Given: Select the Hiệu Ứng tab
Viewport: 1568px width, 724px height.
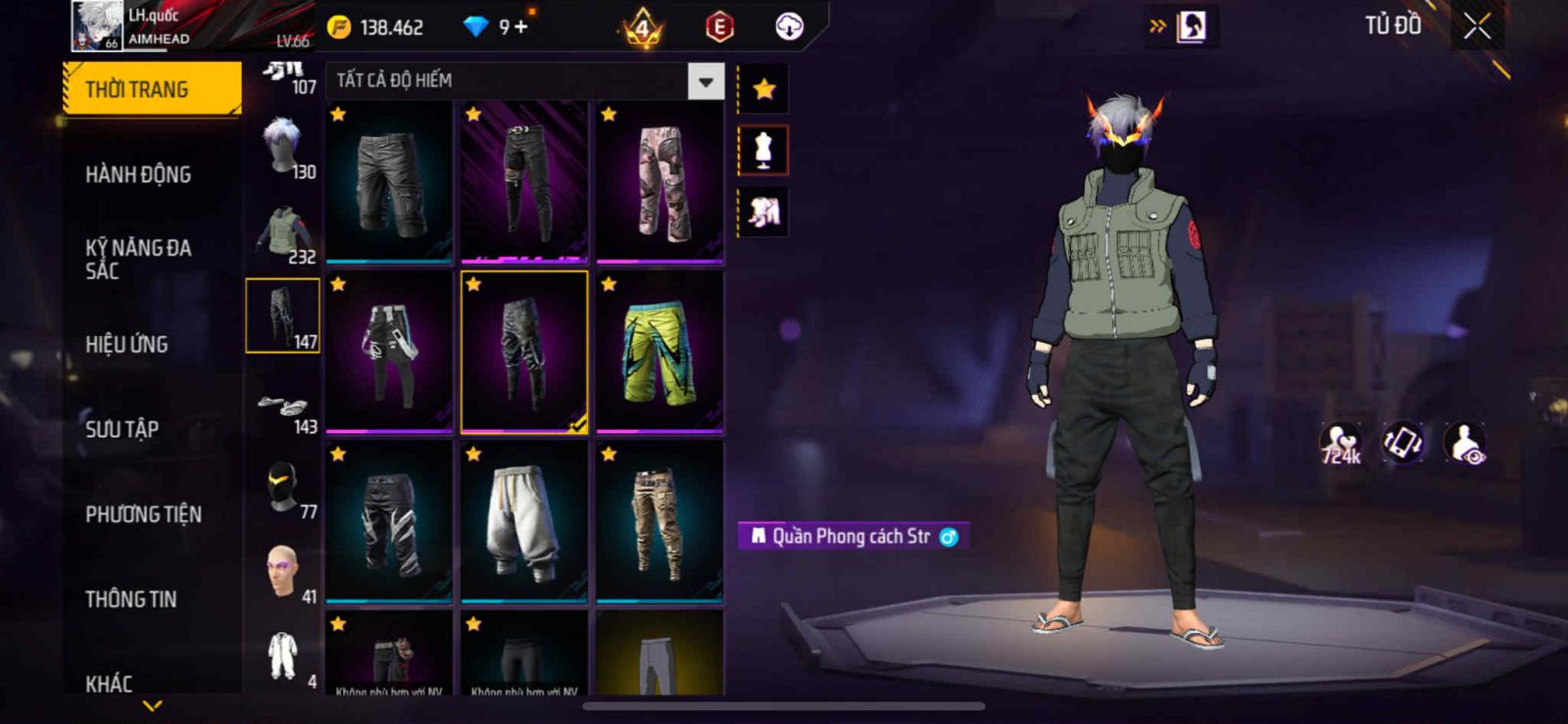Looking at the screenshot, I should coord(127,344).
